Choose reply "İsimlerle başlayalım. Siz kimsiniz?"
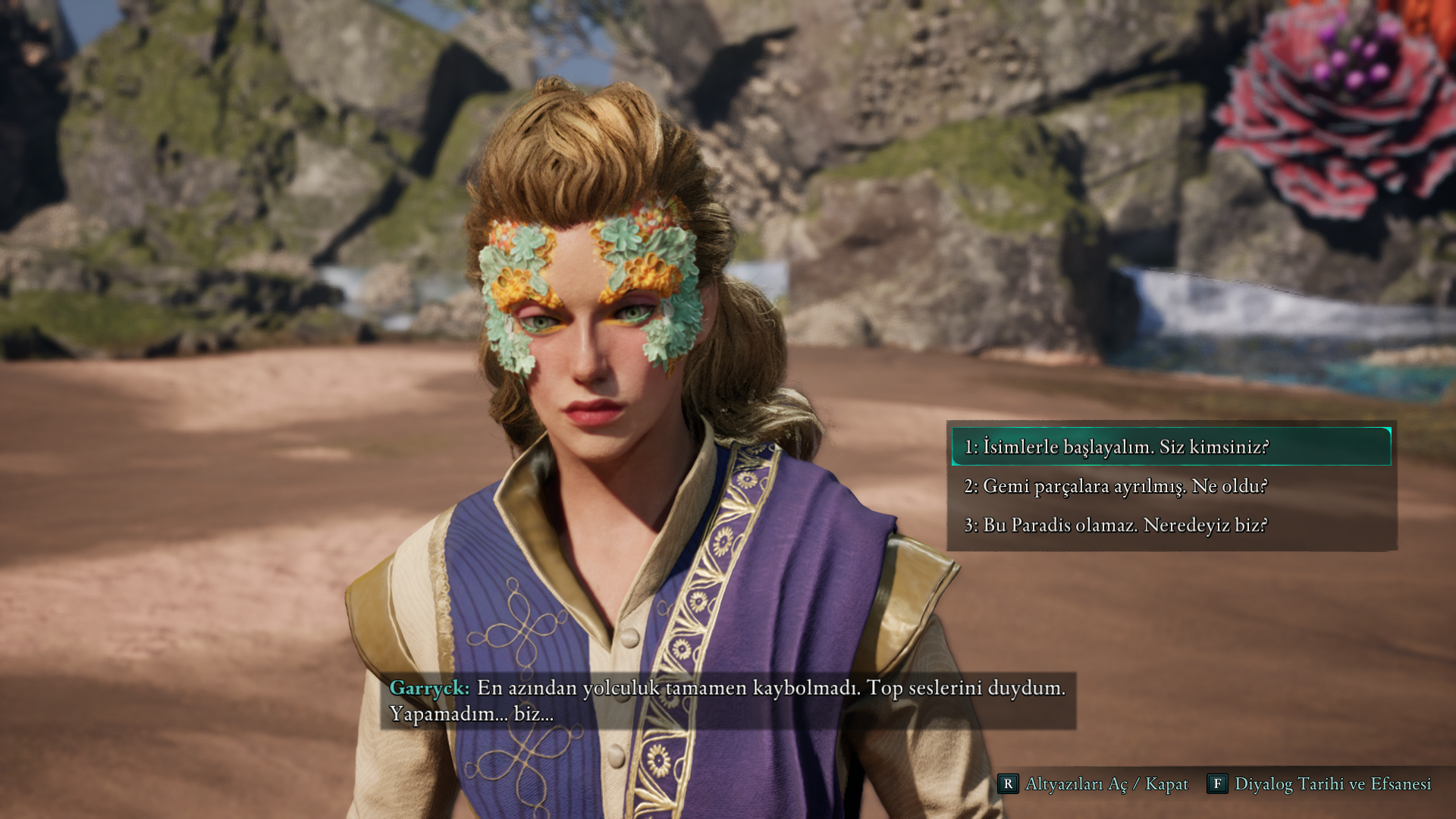Viewport: 1456px width, 819px height. (1115, 447)
